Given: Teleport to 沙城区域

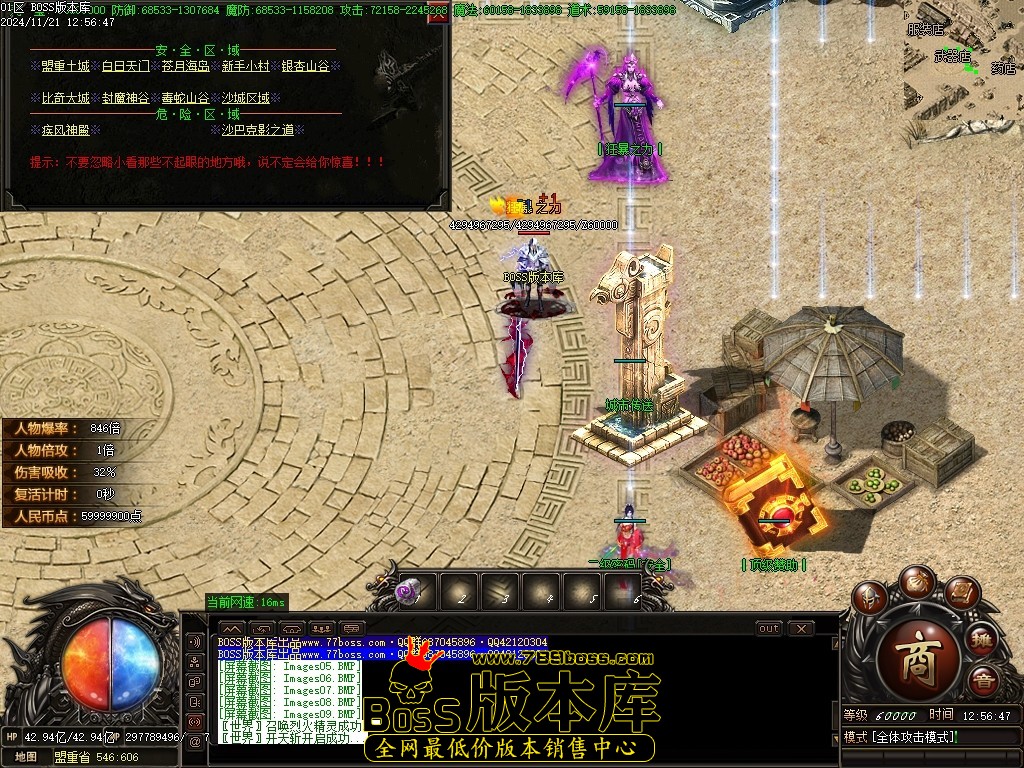Looking at the screenshot, I should click(246, 98).
